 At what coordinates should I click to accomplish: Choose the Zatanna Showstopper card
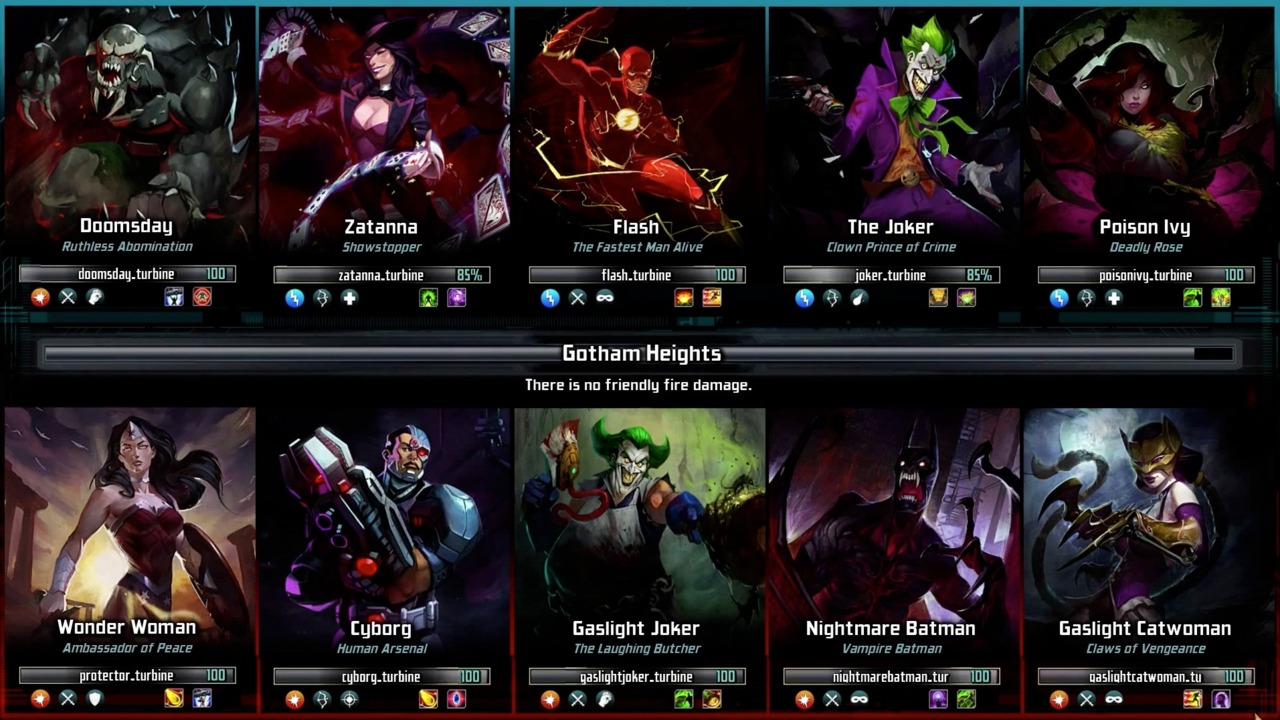pos(382,130)
